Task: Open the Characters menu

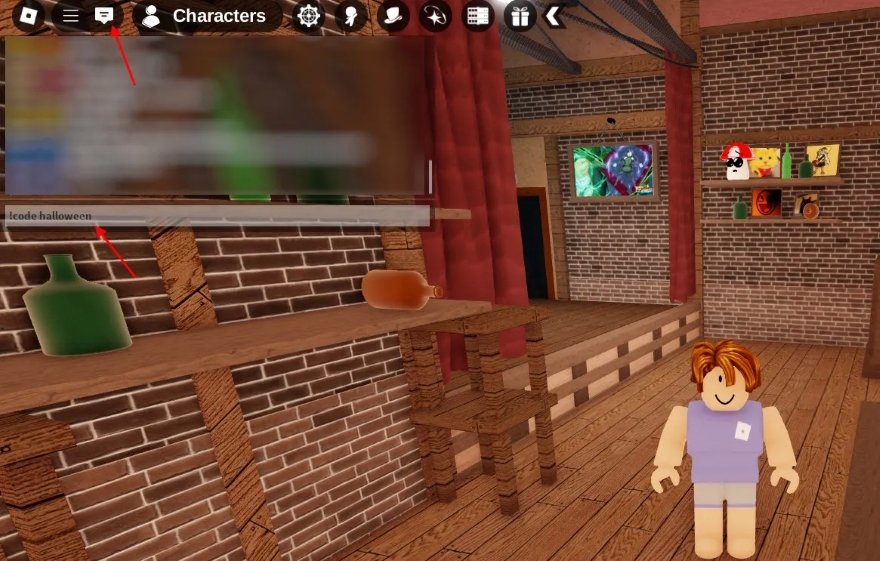Action: [x=206, y=16]
